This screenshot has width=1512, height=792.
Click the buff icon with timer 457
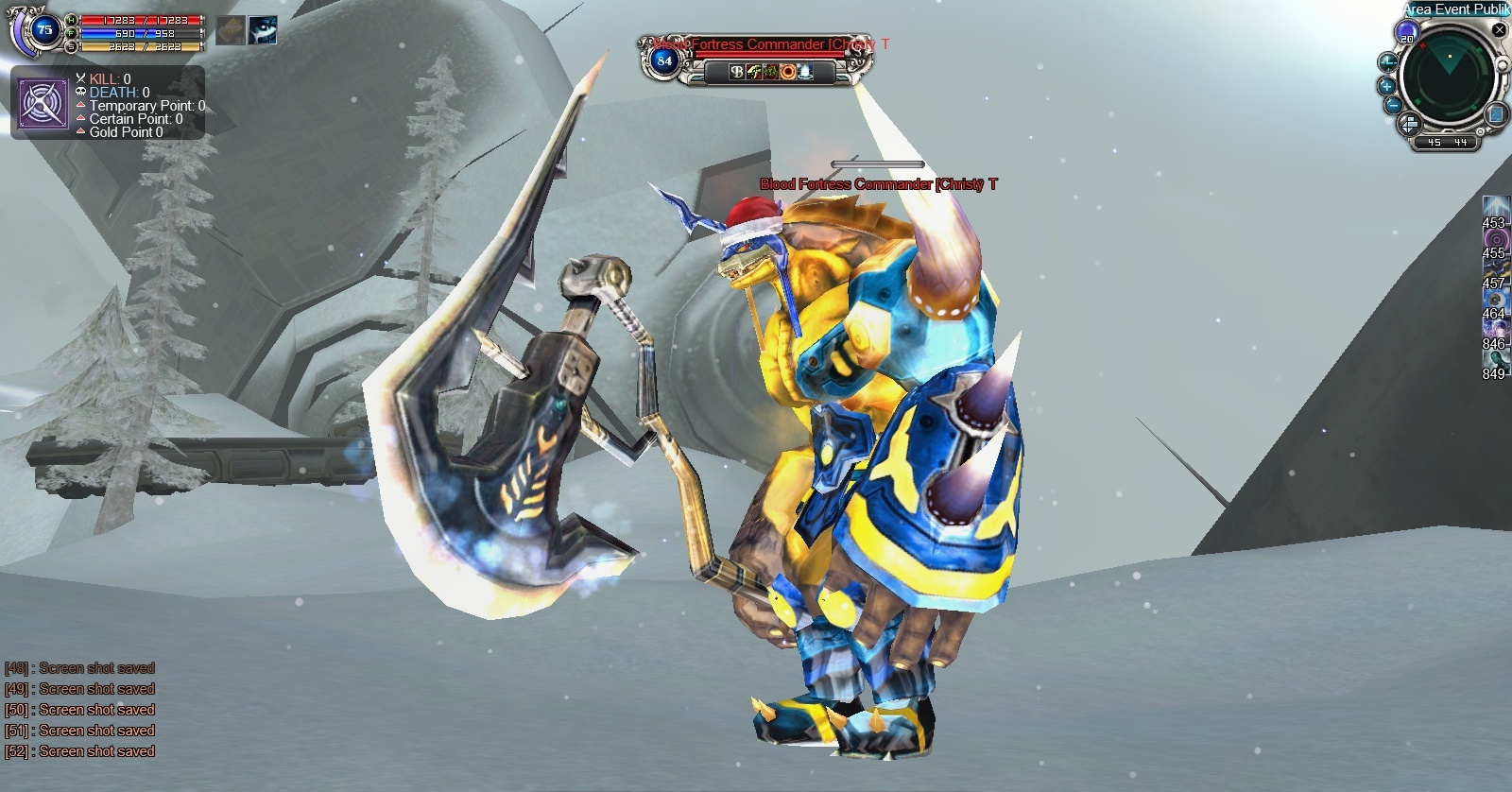(1494, 268)
